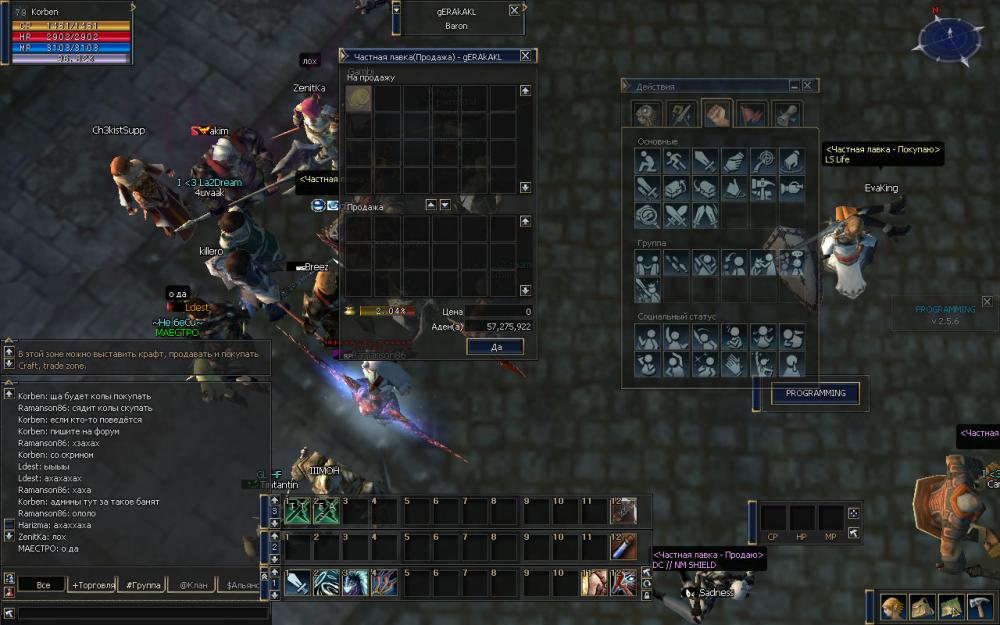Close the private store window
1000x625 pixels.
click(x=526, y=56)
